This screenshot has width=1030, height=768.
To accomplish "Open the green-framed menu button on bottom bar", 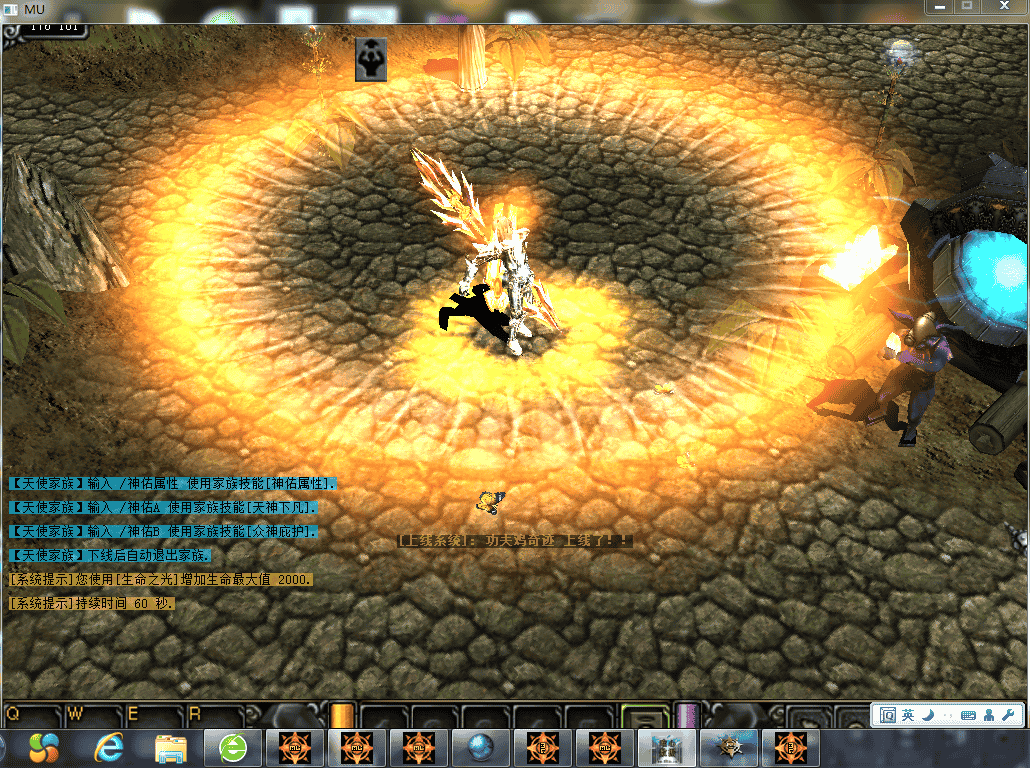I will tap(644, 716).
